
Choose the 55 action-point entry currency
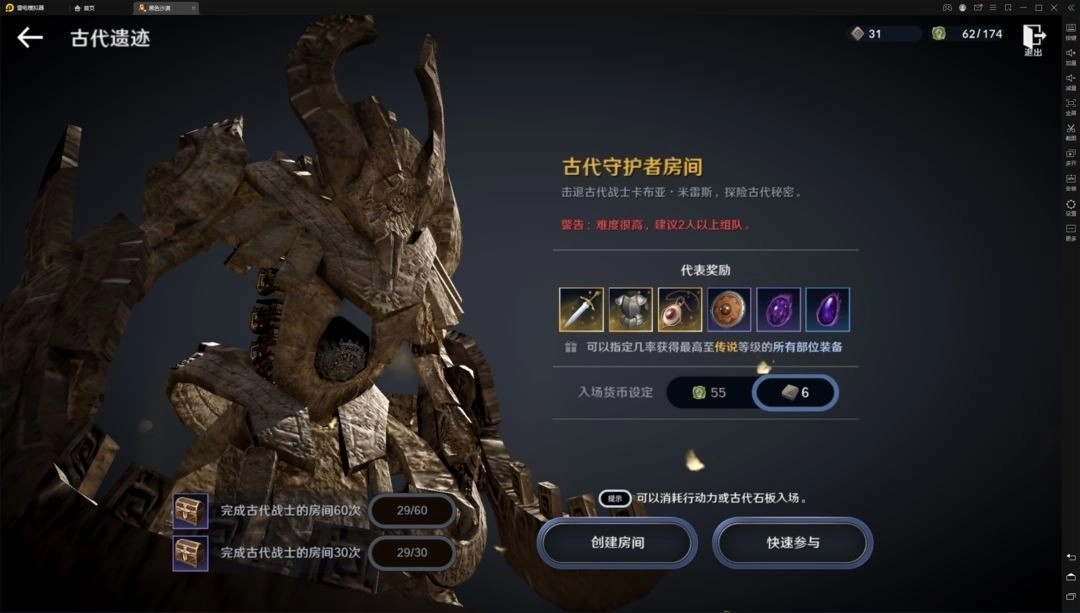709,393
